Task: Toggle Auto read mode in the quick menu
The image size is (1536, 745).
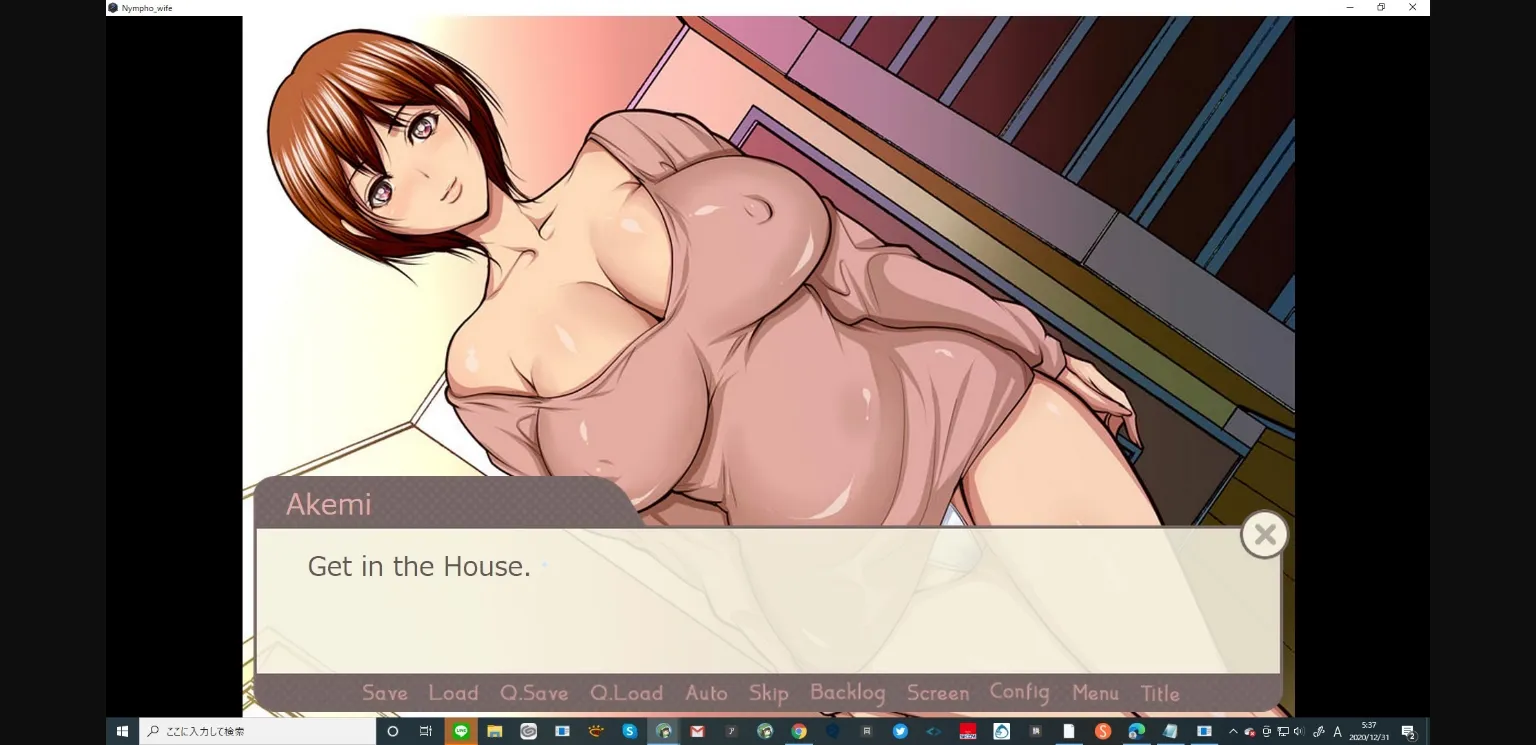Action: (x=706, y=692)
